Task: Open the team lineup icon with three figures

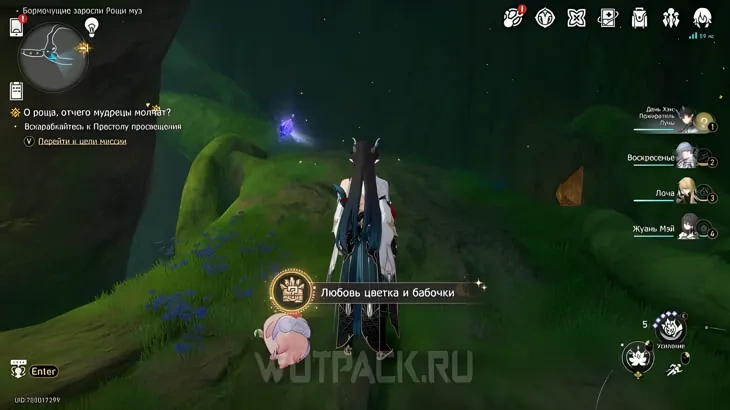Action: point(671,17)
